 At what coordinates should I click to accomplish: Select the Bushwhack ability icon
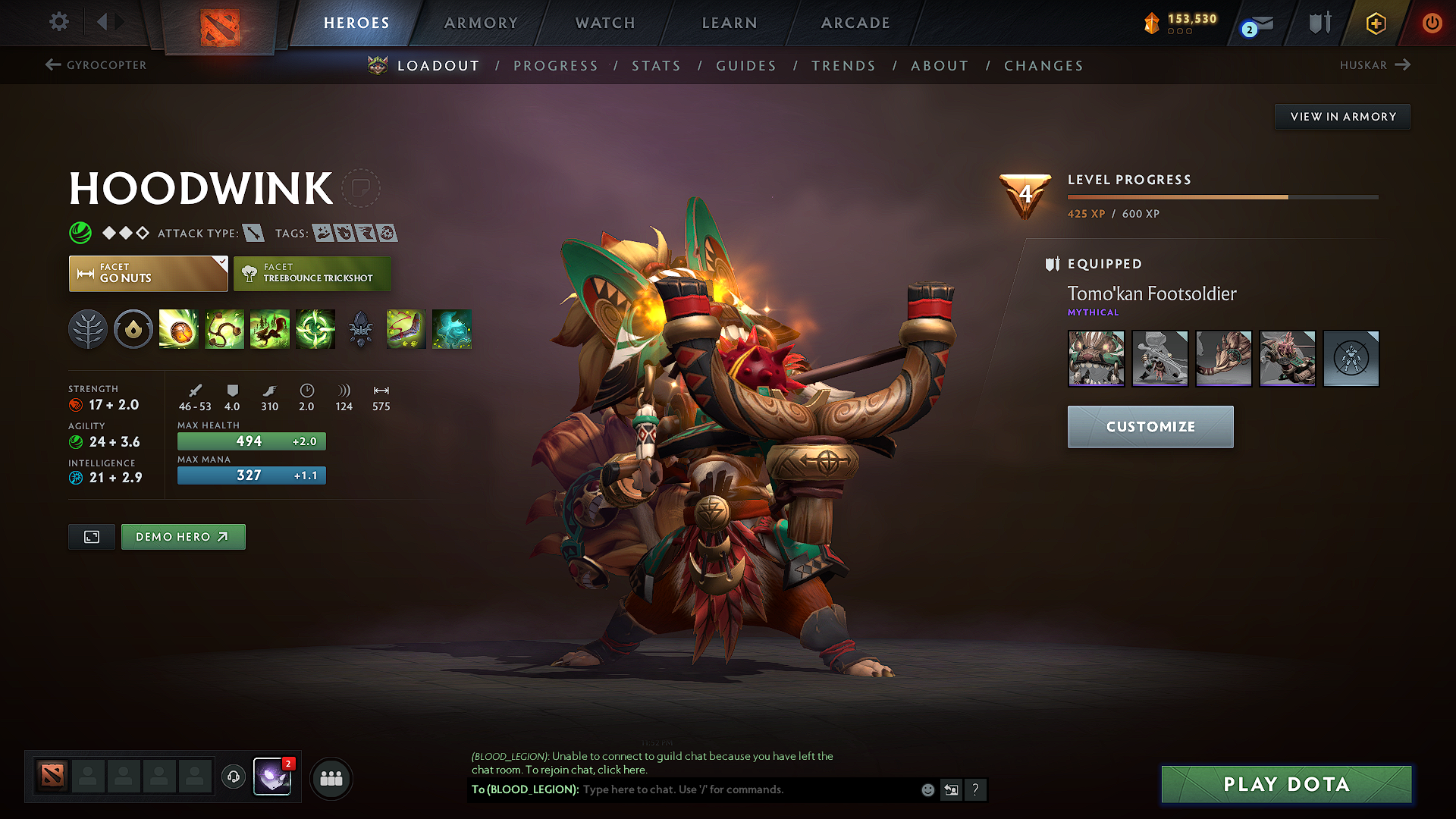pos(224,329)
